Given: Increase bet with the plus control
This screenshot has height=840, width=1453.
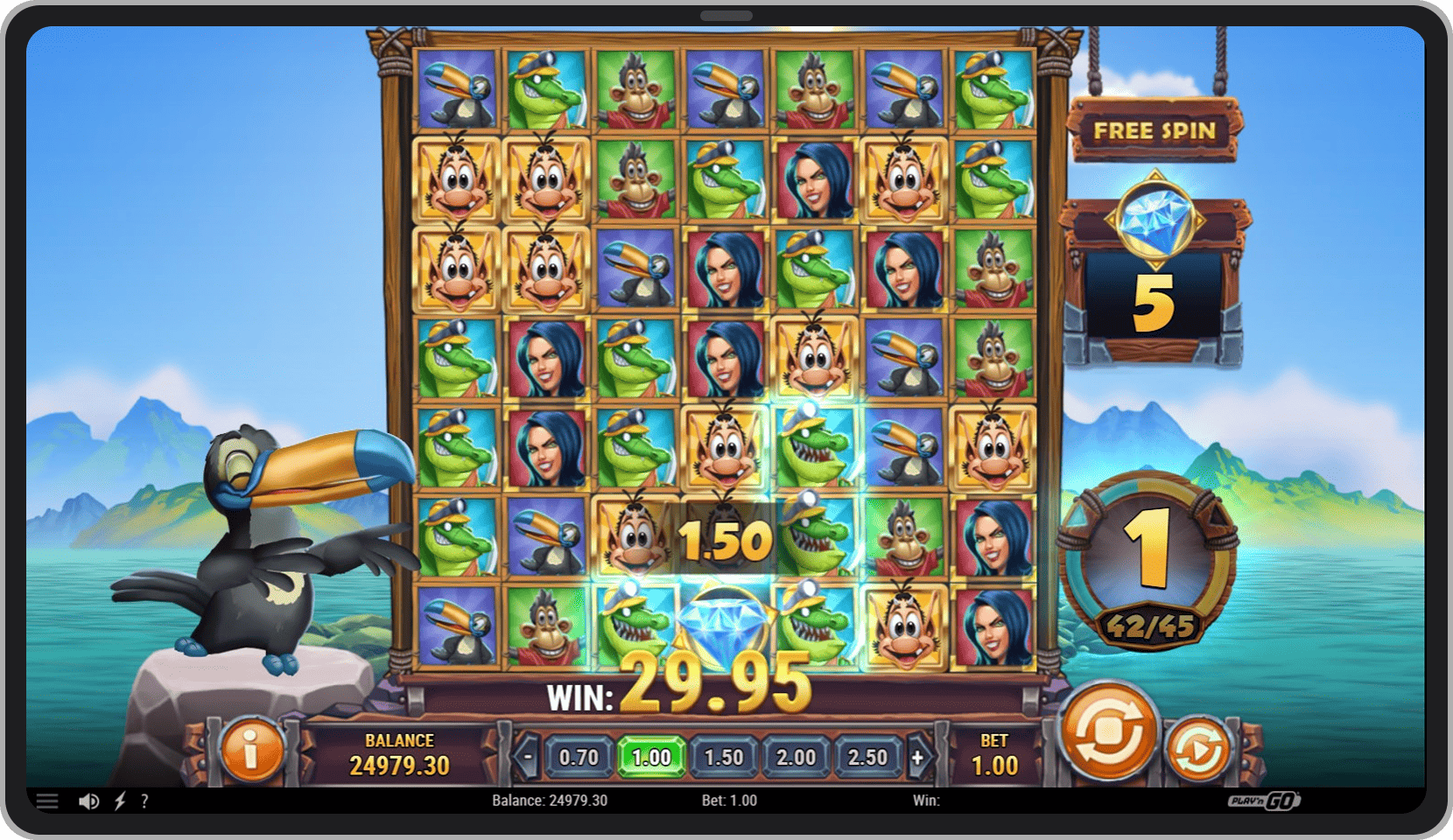Looking at the screenshot, I should coord(917,758).
